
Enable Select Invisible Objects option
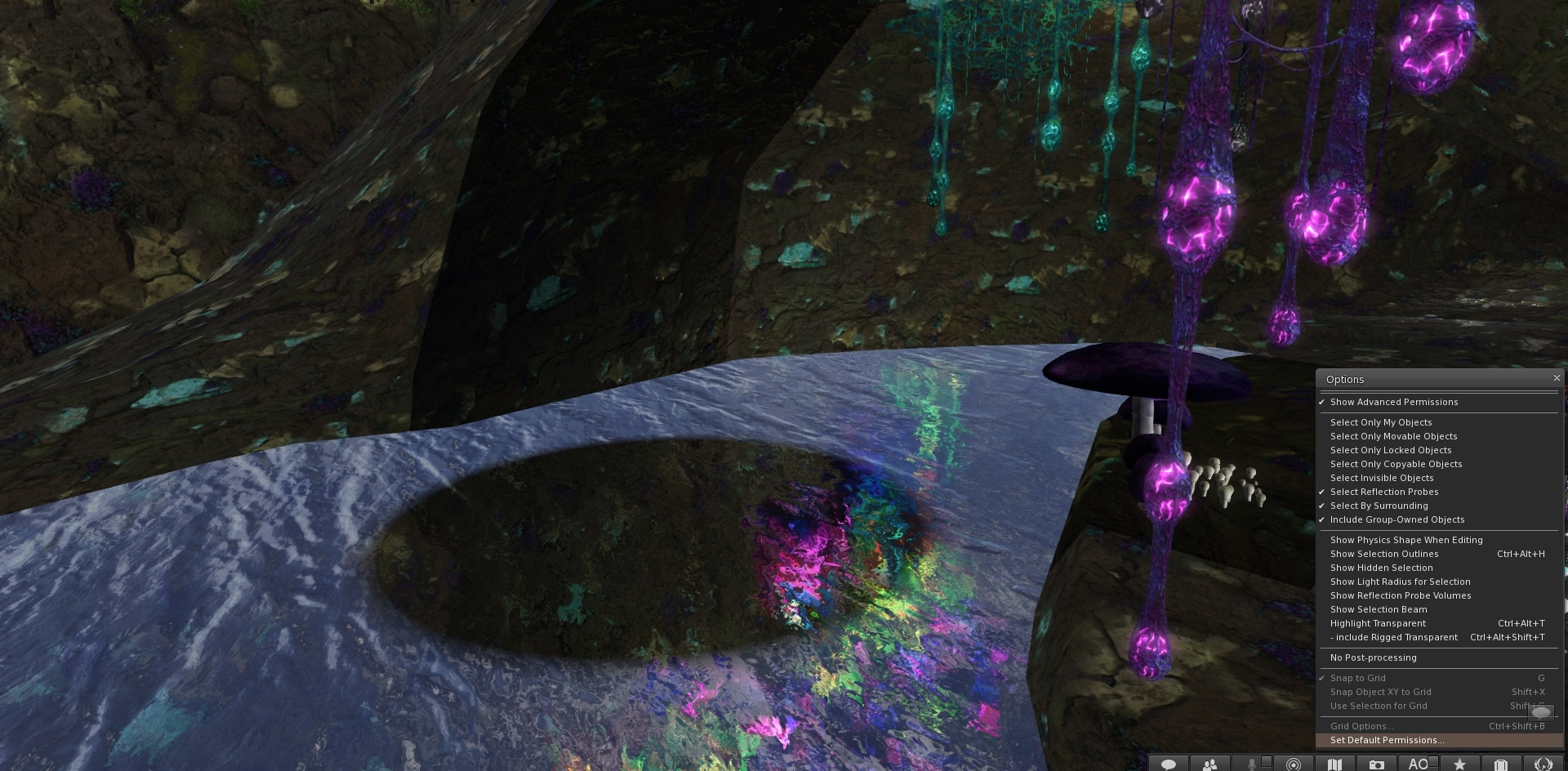tap(1381, 478)
